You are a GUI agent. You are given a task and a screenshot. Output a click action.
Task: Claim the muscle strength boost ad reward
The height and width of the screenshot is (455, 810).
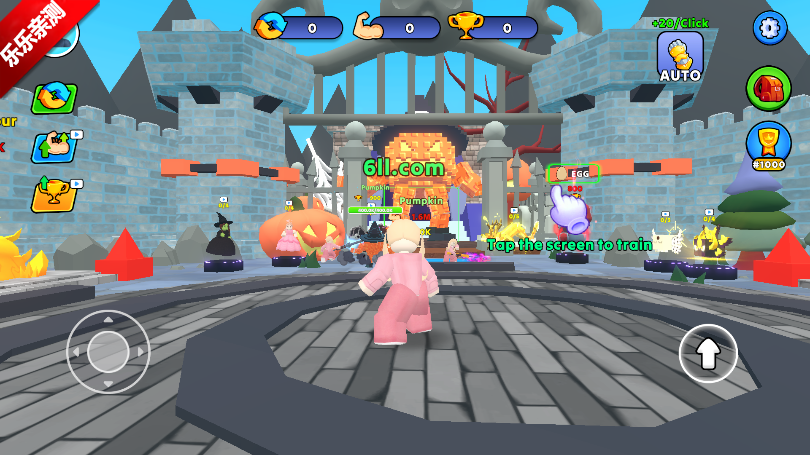(55, 146)
